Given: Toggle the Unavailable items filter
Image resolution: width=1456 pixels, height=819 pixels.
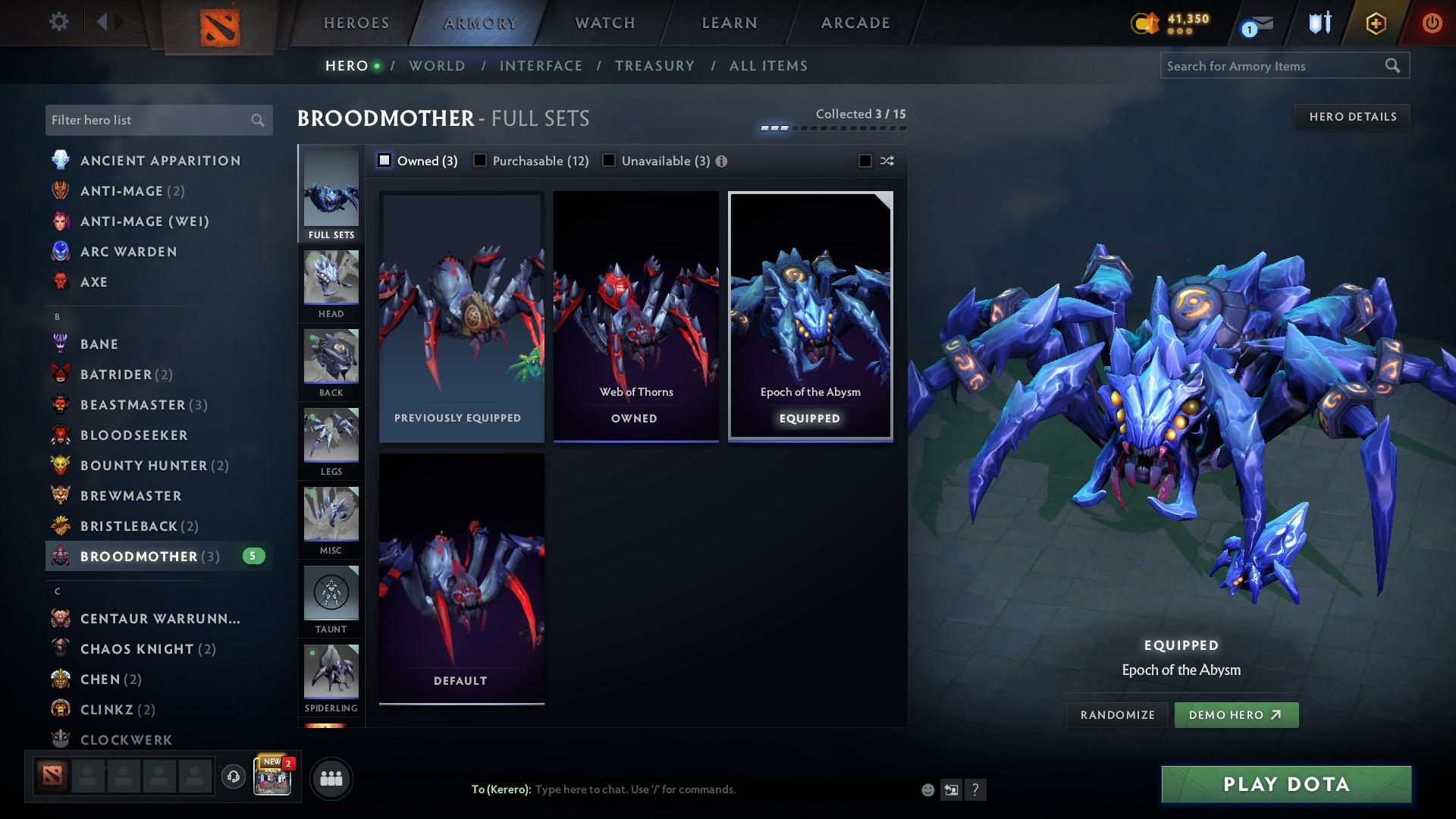Looking at the screenshot, I should click(608, 160).
